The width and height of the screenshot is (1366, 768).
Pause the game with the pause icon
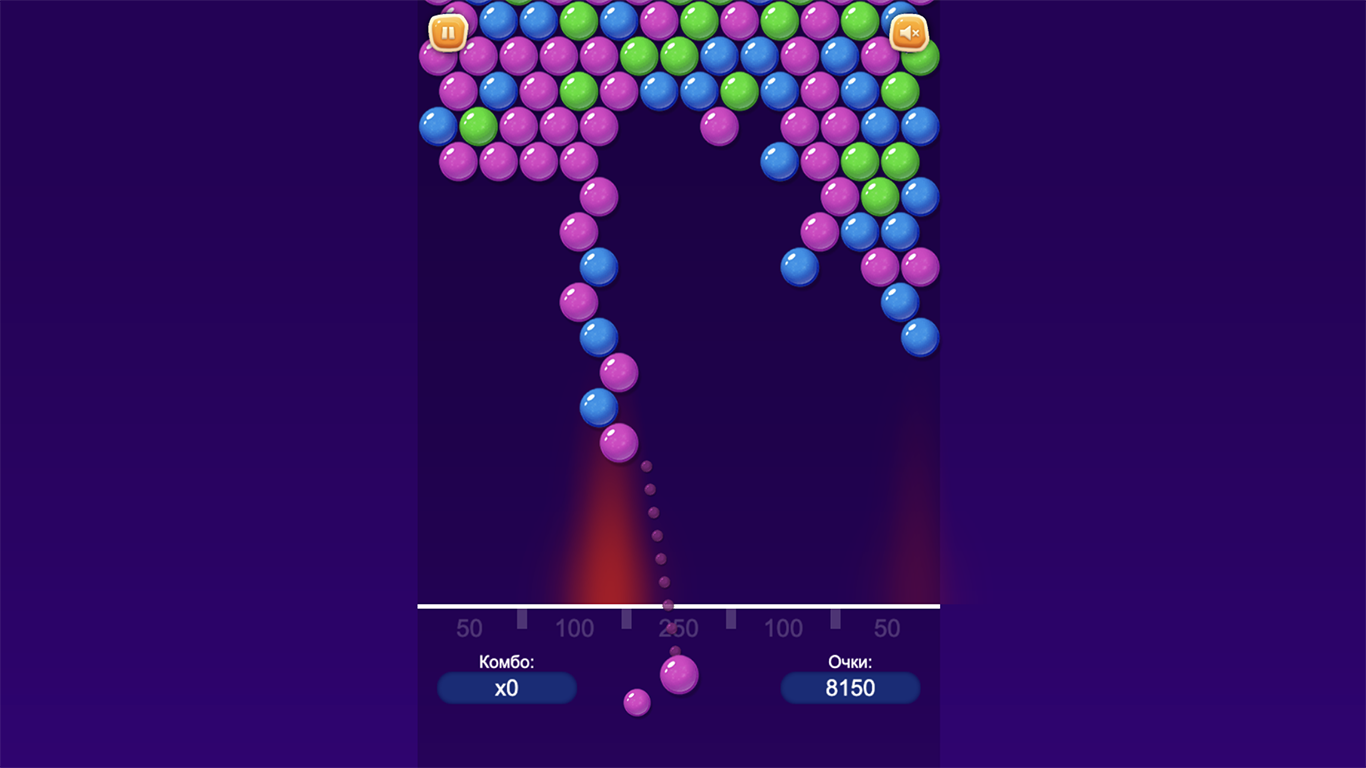tap(448, 33)
